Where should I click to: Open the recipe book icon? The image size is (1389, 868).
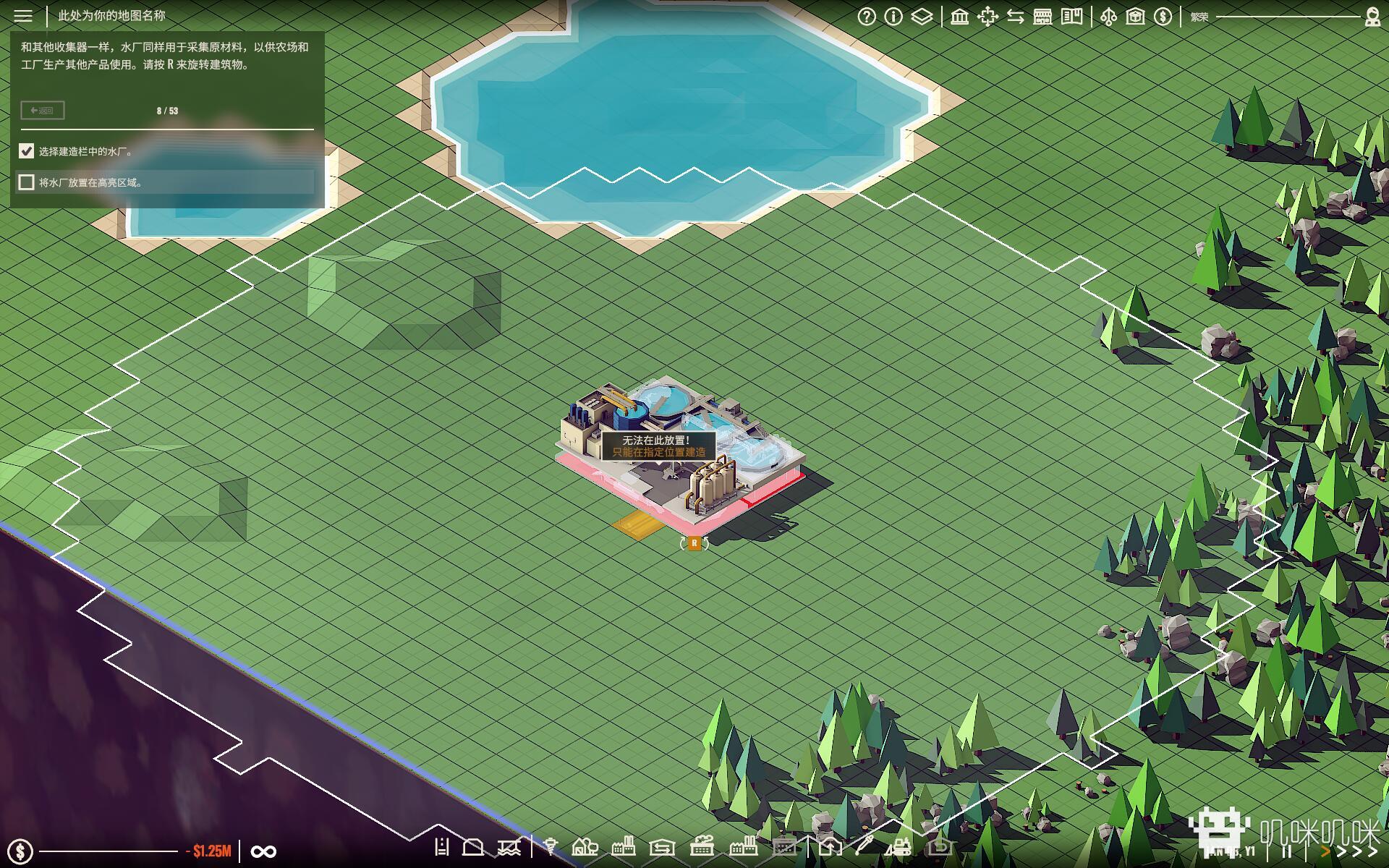(1071, 17)
